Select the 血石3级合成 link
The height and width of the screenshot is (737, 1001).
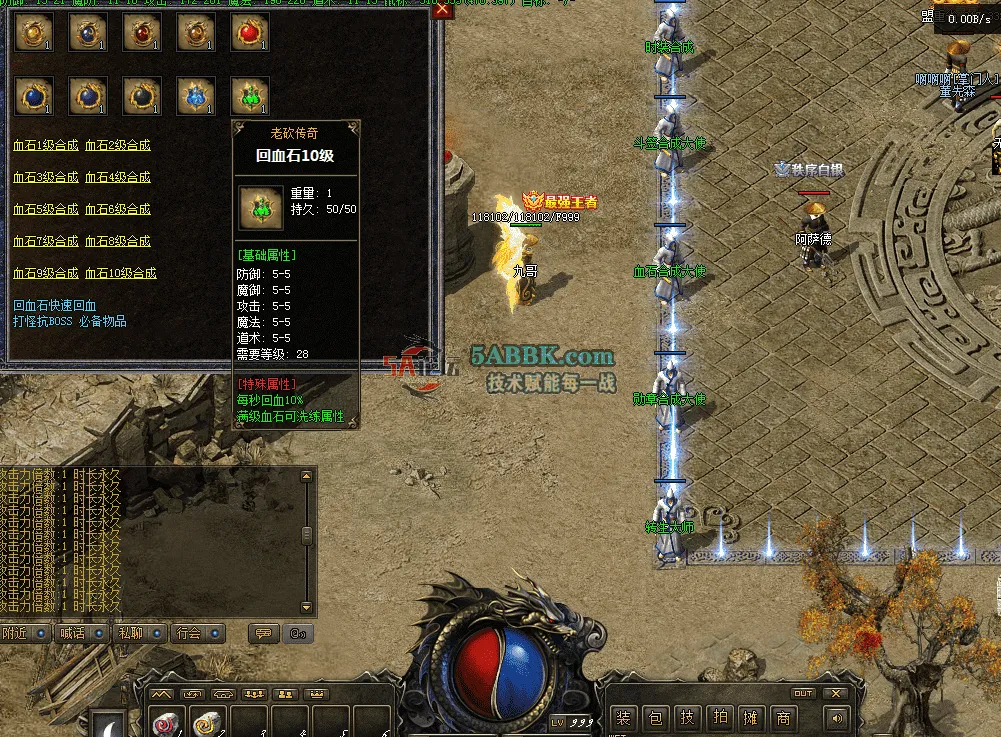click(x=45, y=177)
